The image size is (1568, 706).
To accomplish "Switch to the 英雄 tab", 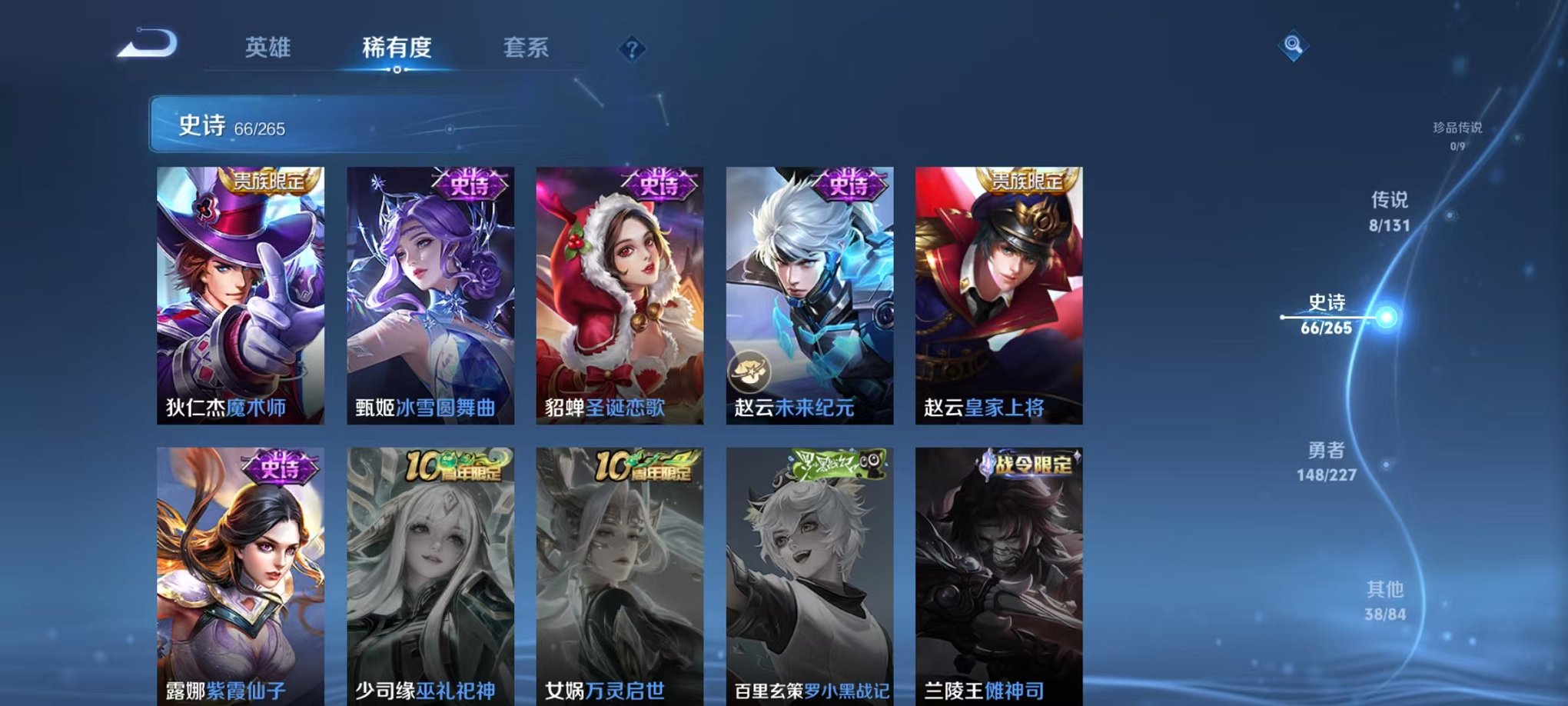I will click(x=267, y=48).
